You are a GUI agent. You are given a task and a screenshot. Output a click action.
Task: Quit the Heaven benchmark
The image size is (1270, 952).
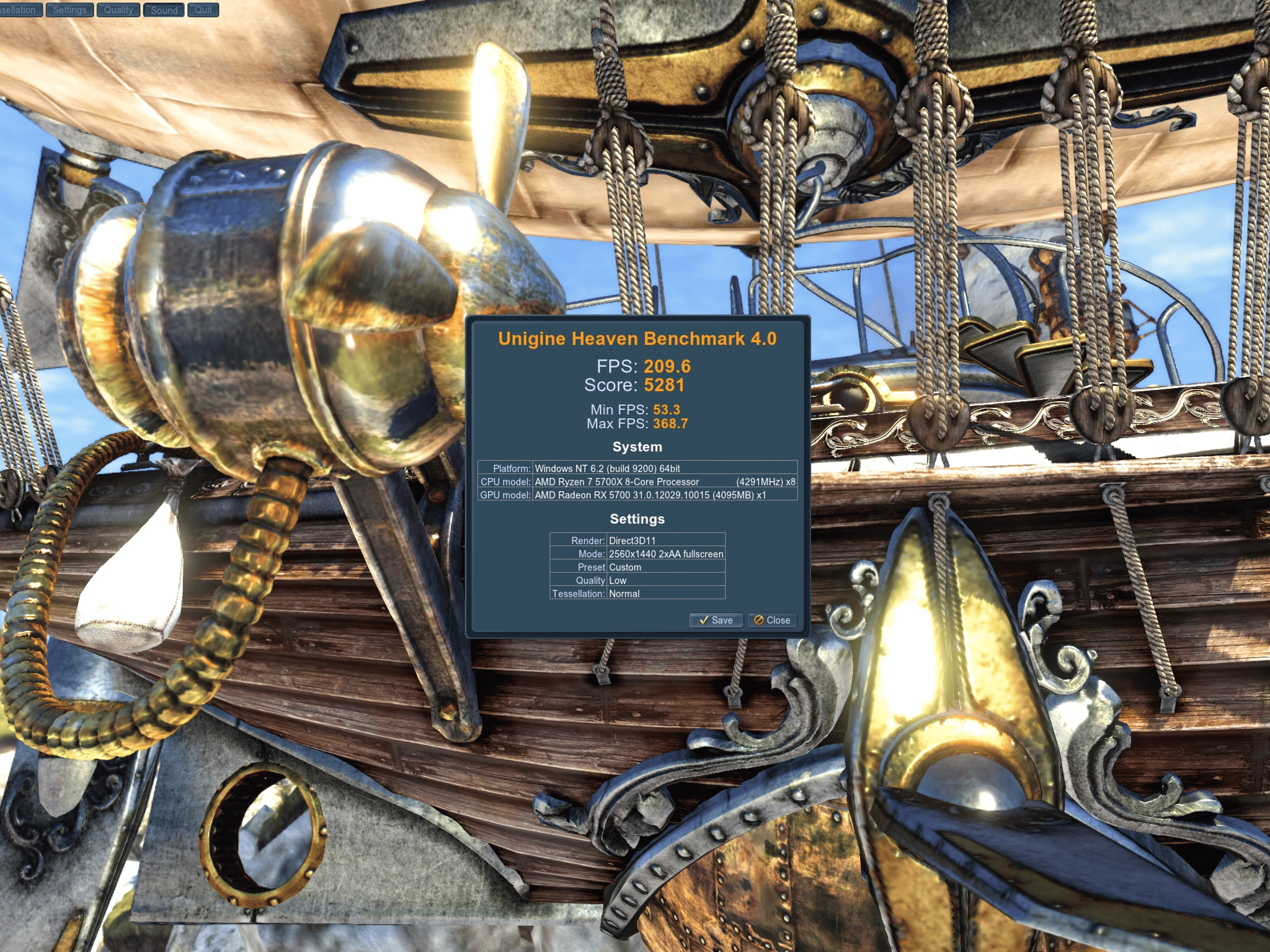(203, 10)
